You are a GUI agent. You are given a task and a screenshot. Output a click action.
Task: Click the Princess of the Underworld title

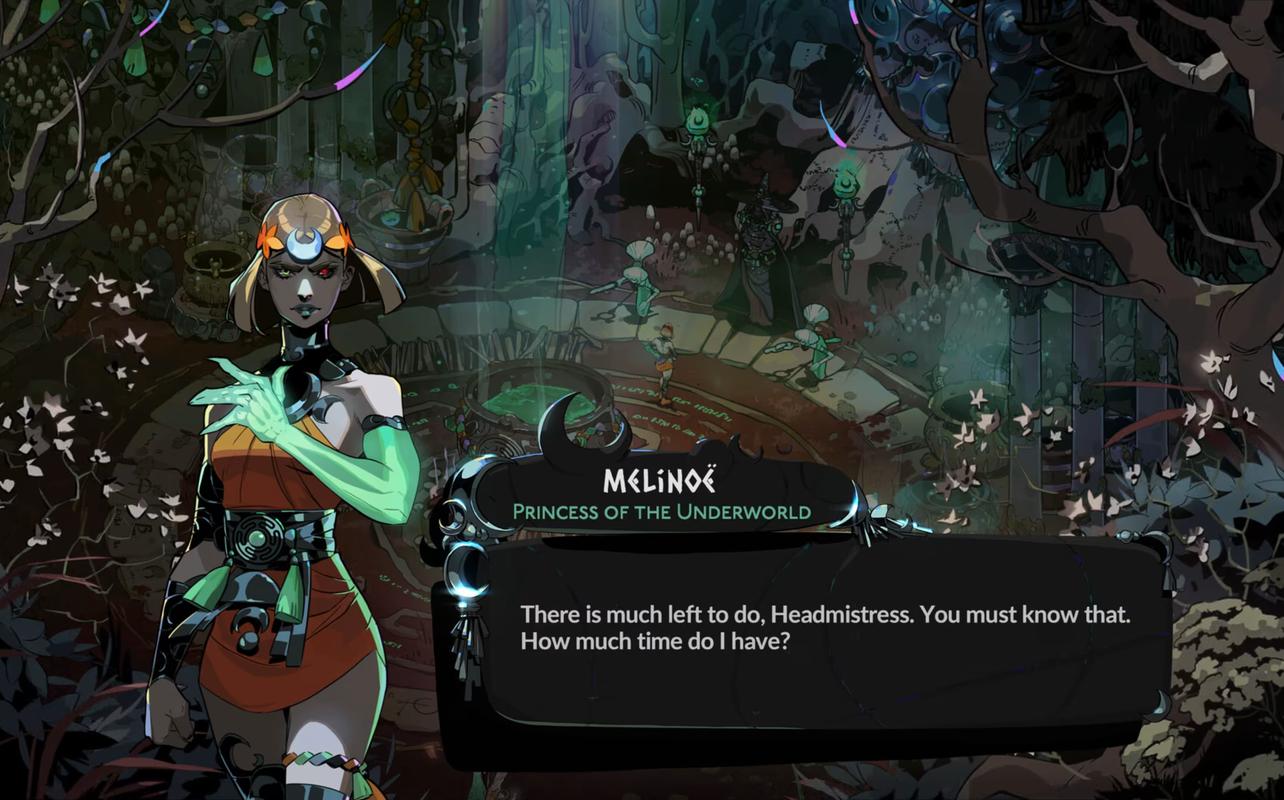point(663,512)
